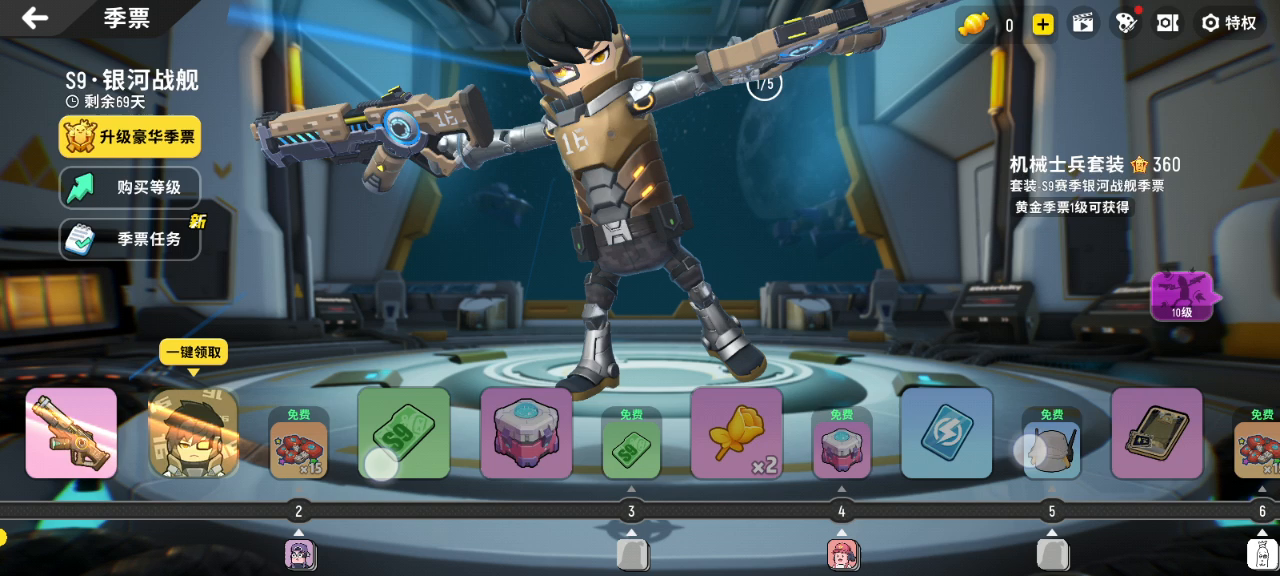The image size is (1280, 576).
Task: Select the golden rifle reward tile
Action: (71, 433)
